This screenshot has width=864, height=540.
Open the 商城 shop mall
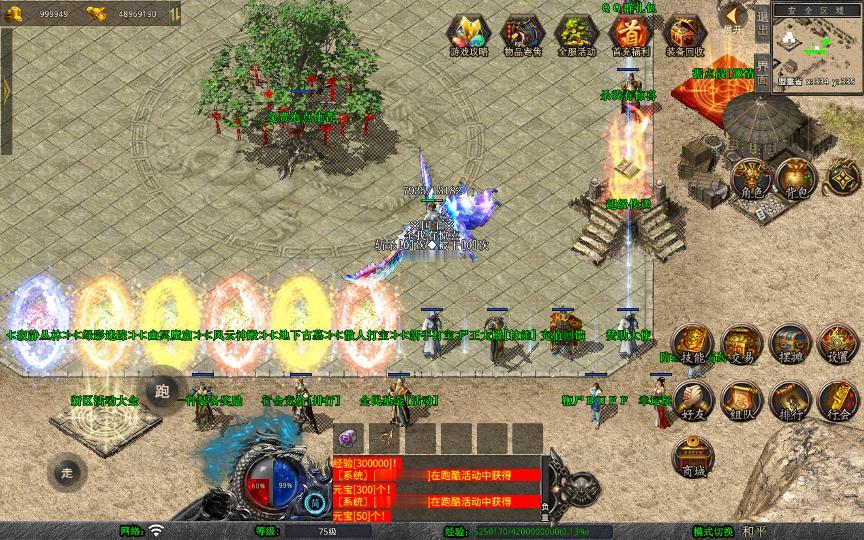[x=692, y=457]
